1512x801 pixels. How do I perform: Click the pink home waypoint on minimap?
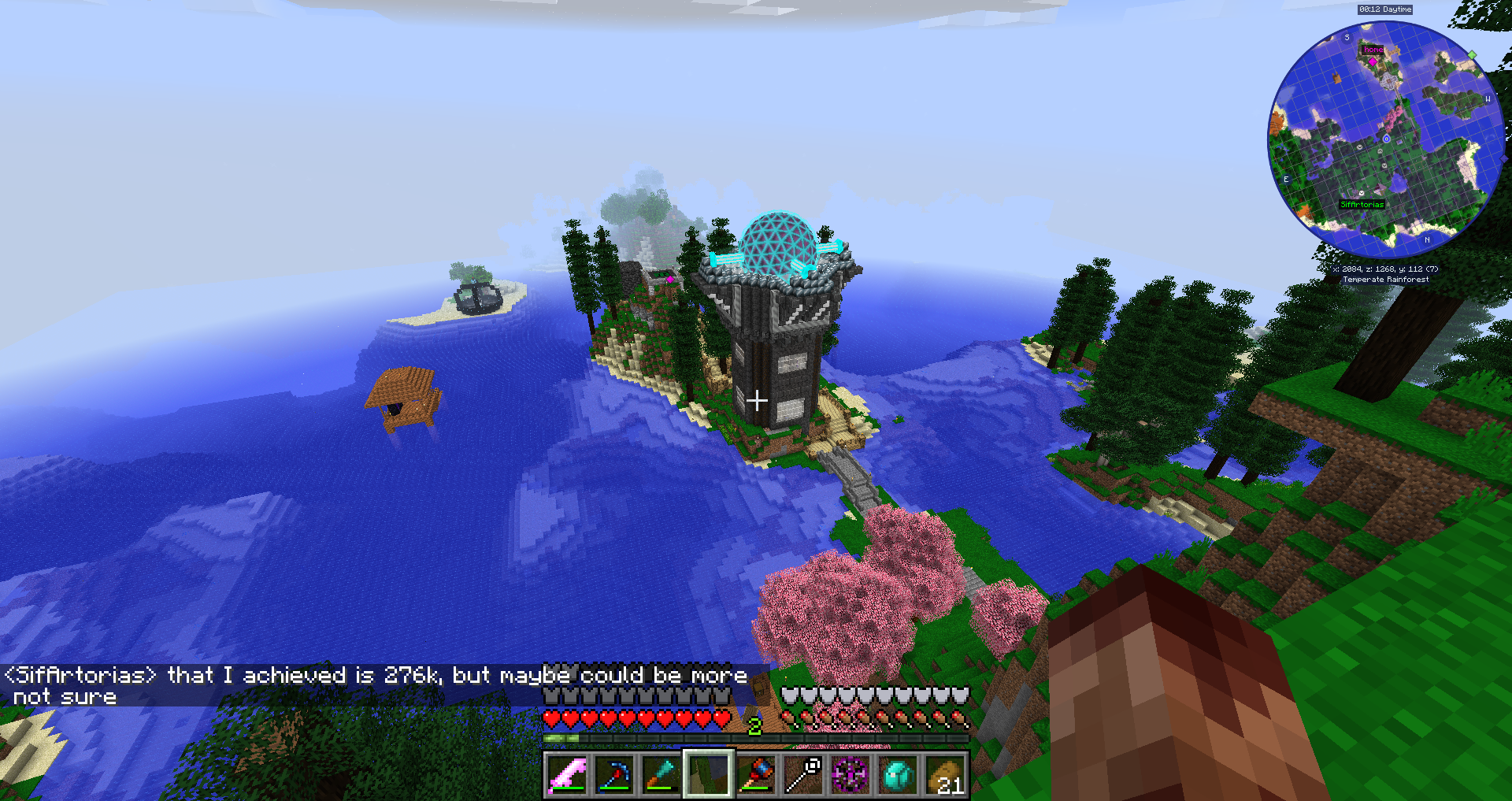pos(1373,61)
